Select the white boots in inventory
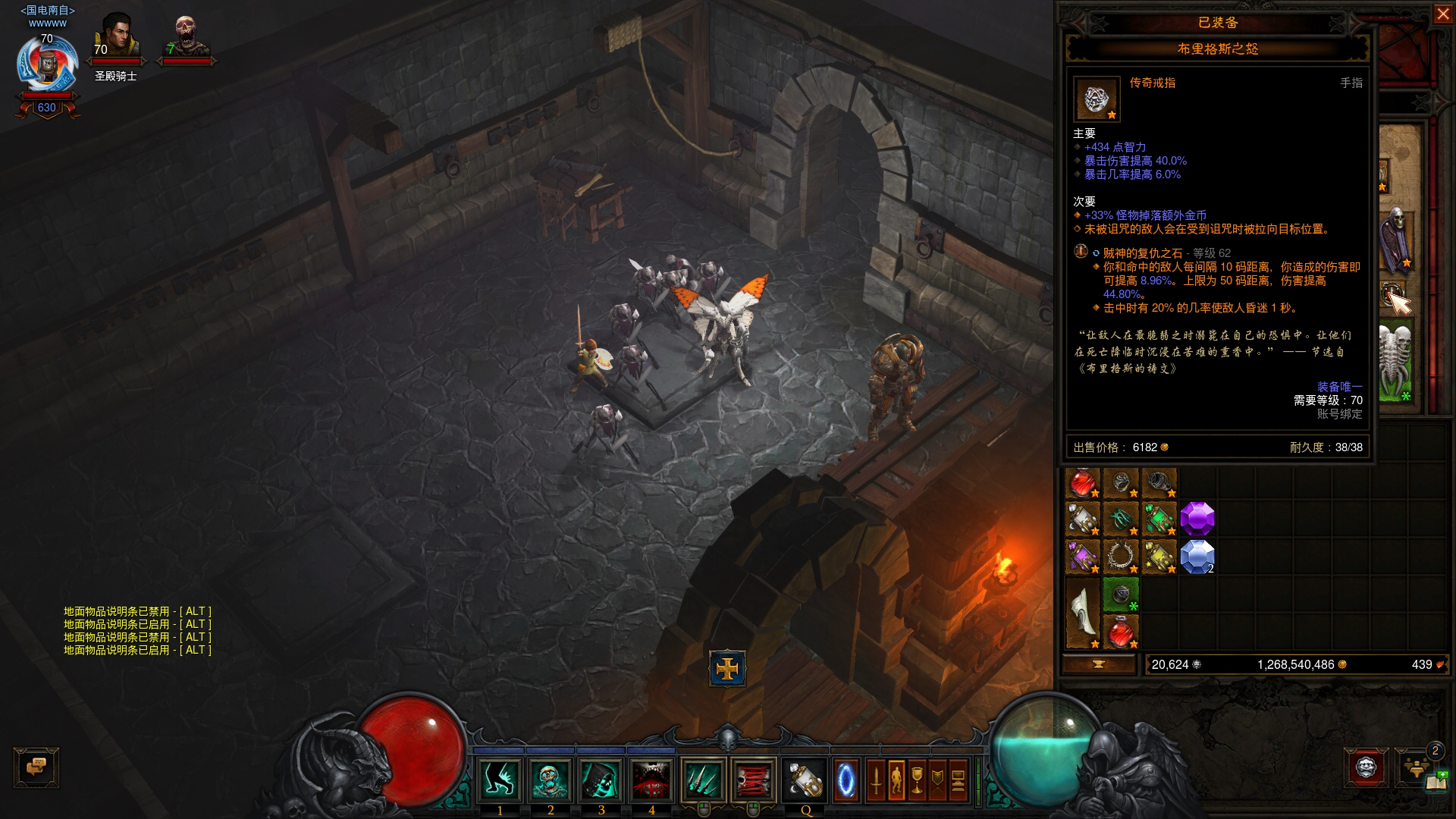Viewport: 1456px width, 819px height. pos(1083,613)
